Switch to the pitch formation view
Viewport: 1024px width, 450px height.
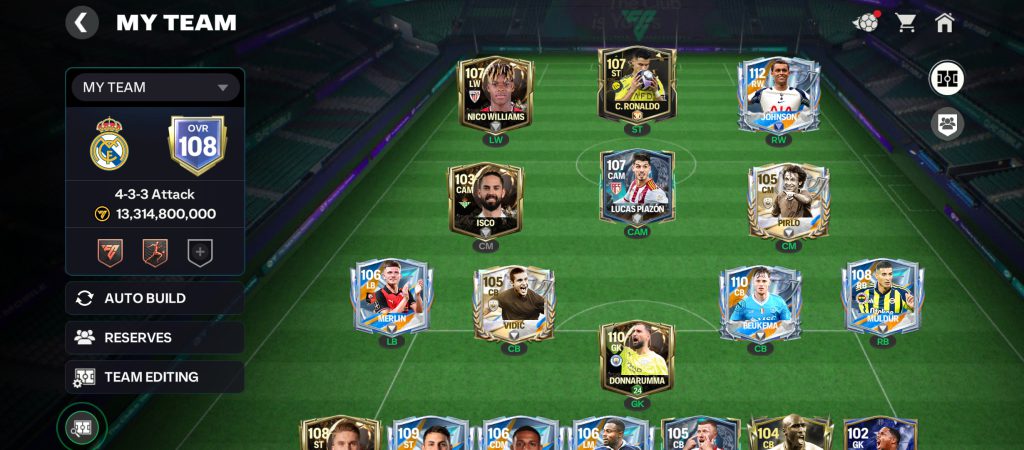click(x=946, y=78)
